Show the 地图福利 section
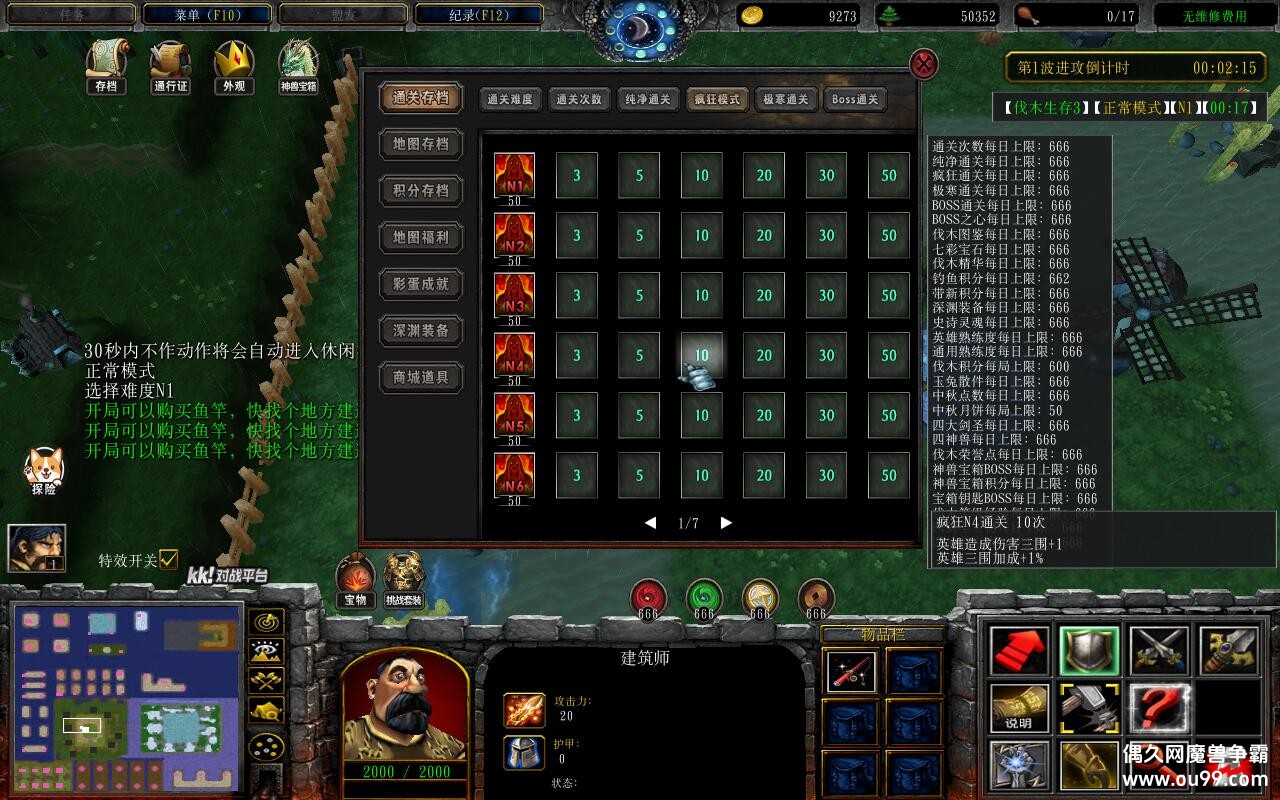The image size is (1280, 800). tap(421, 237)
